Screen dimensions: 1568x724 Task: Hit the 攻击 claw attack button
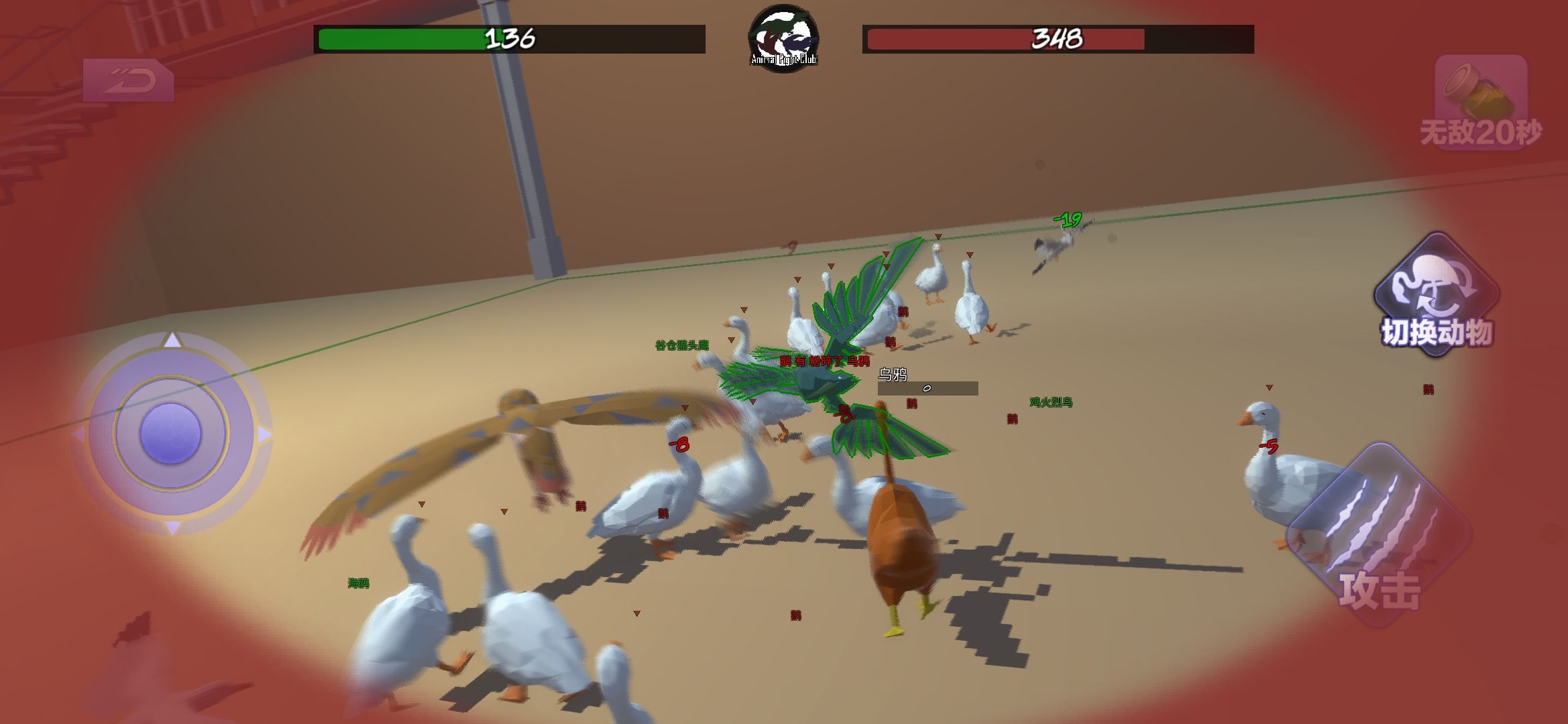1379,536
